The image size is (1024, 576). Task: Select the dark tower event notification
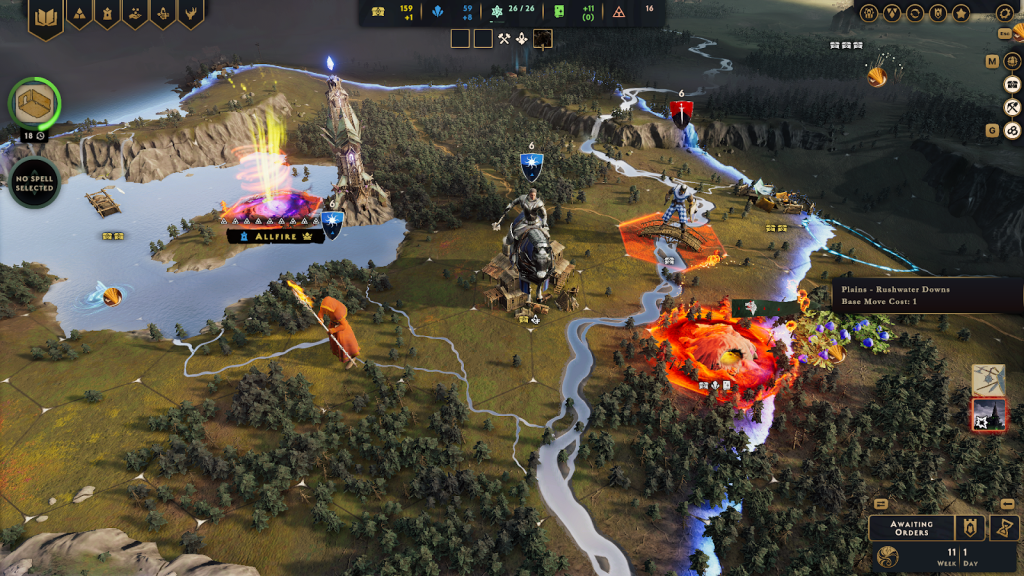point(988,415)
